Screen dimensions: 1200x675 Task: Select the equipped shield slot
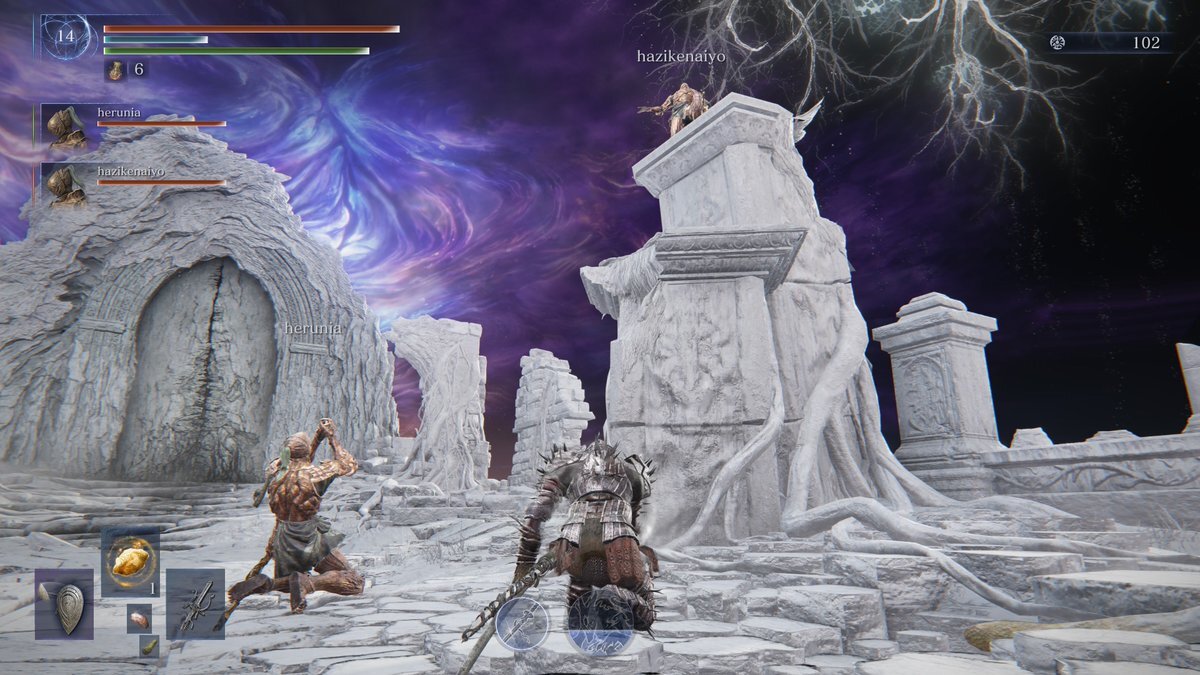coord(65,604)
